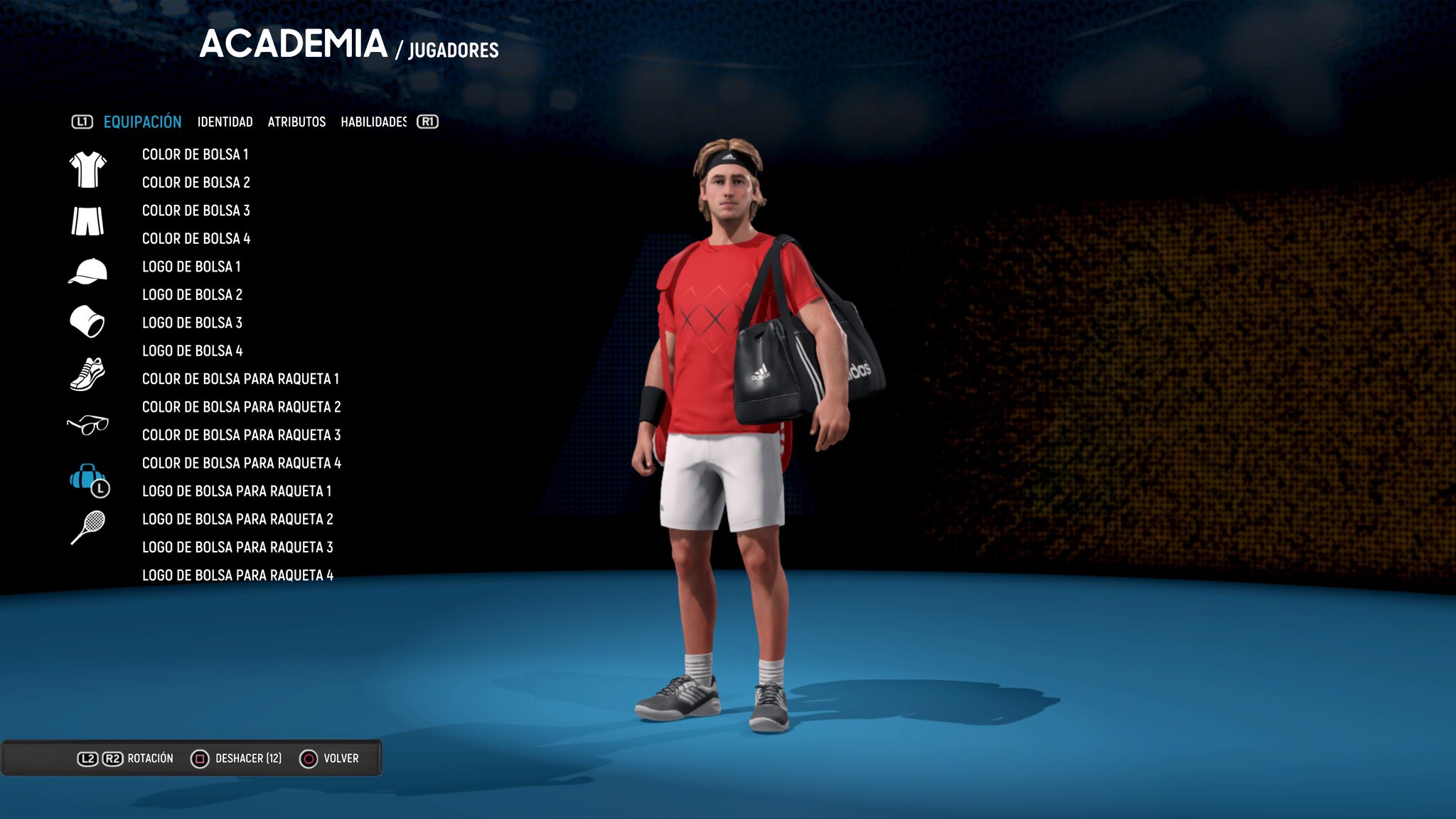Open Logo de Bolsa 2 option
Viewport: 1456px width, 819px height.
[x=192, y=295]
